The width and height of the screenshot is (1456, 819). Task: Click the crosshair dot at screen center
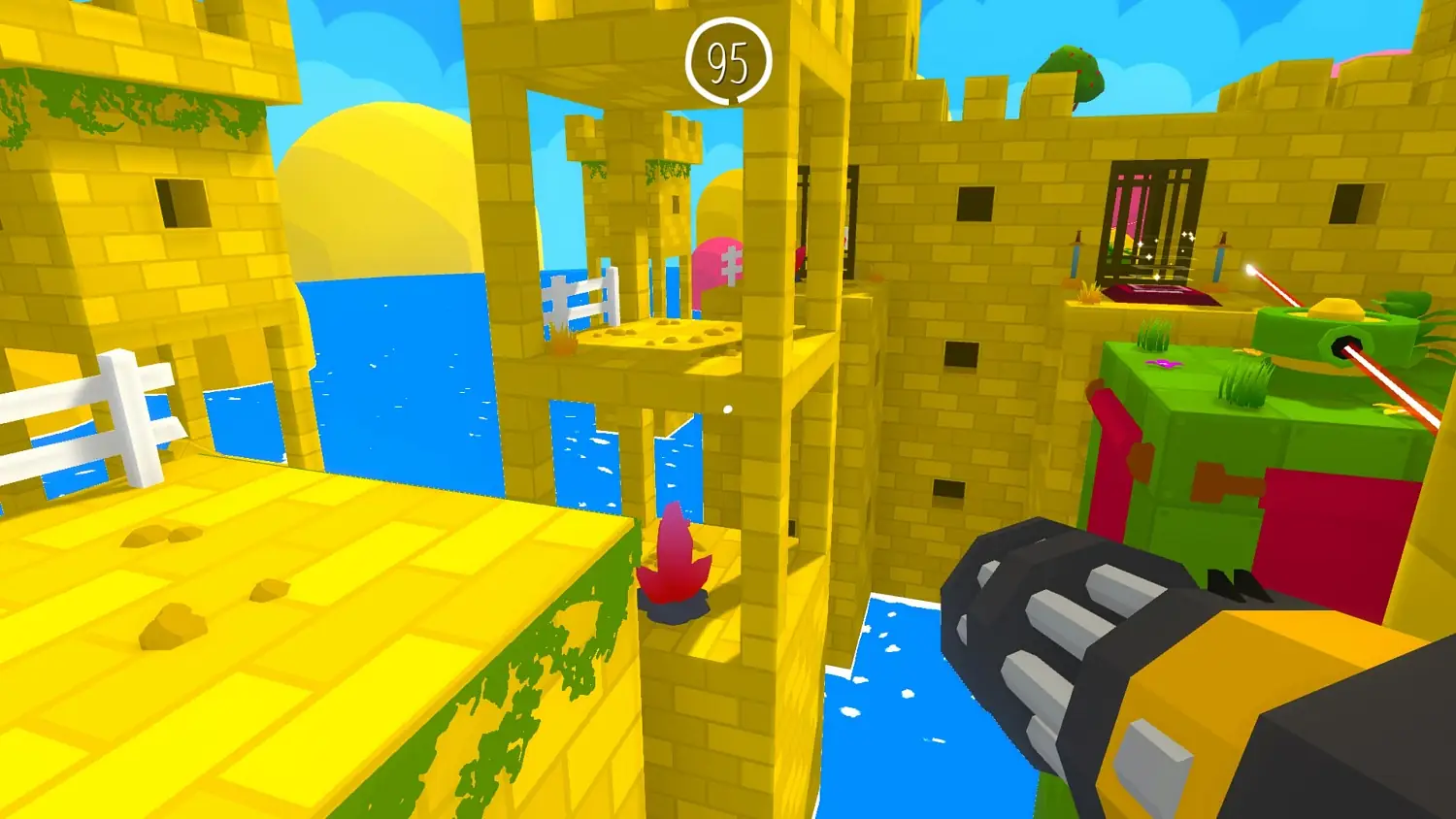tap(729, 409)
